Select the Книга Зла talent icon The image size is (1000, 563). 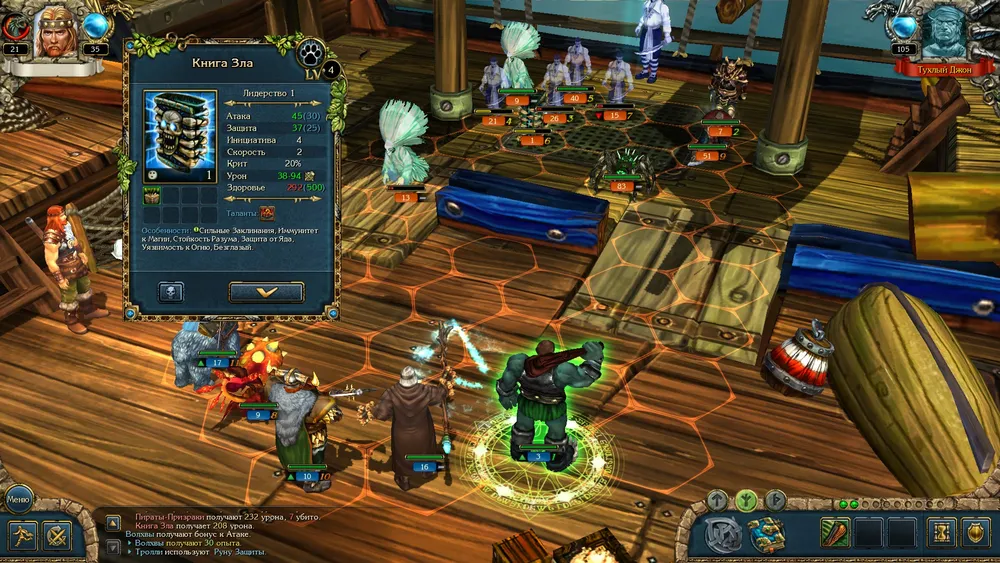point(267,212)
